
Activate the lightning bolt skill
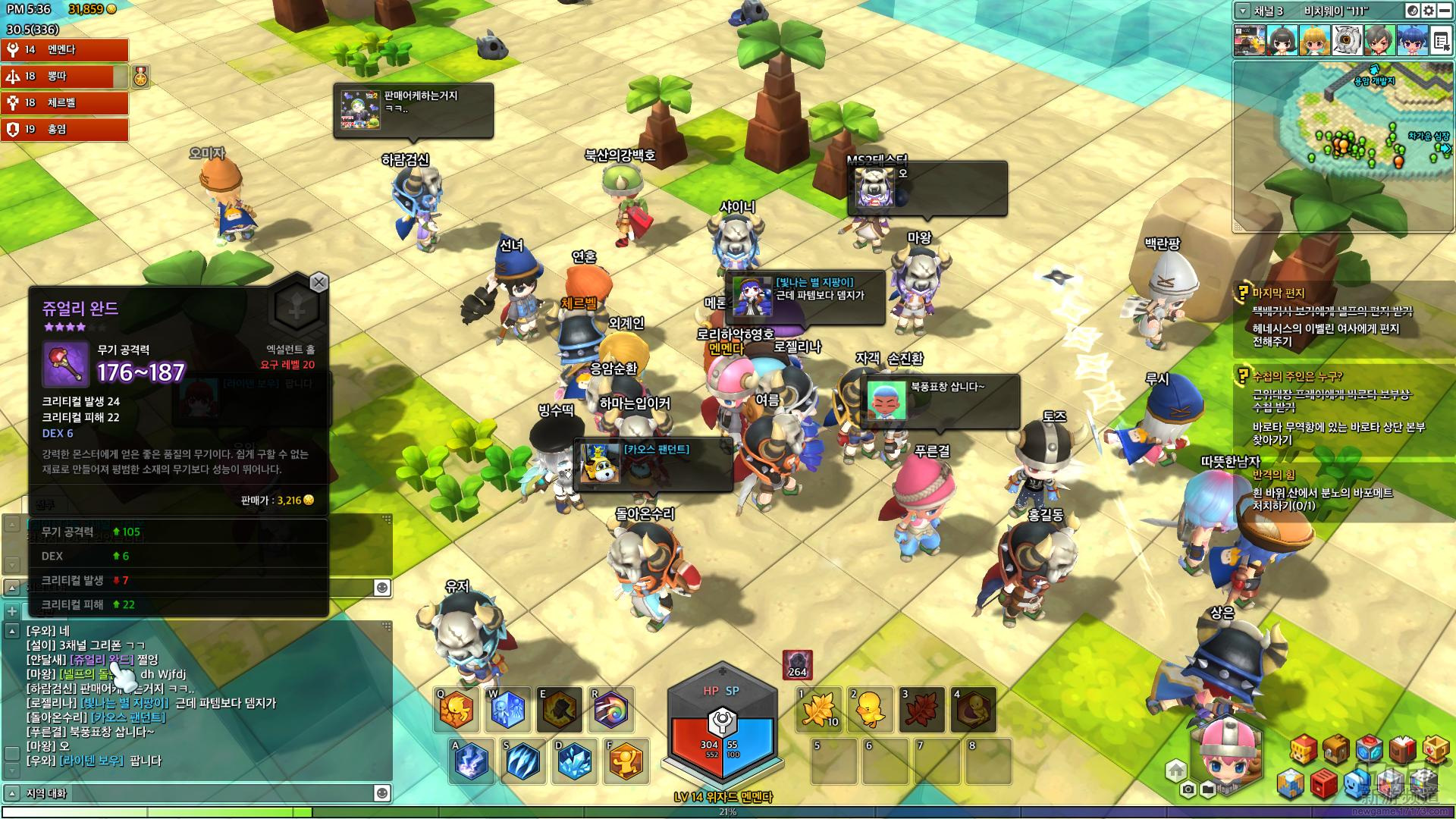click(x=470, y=760)
